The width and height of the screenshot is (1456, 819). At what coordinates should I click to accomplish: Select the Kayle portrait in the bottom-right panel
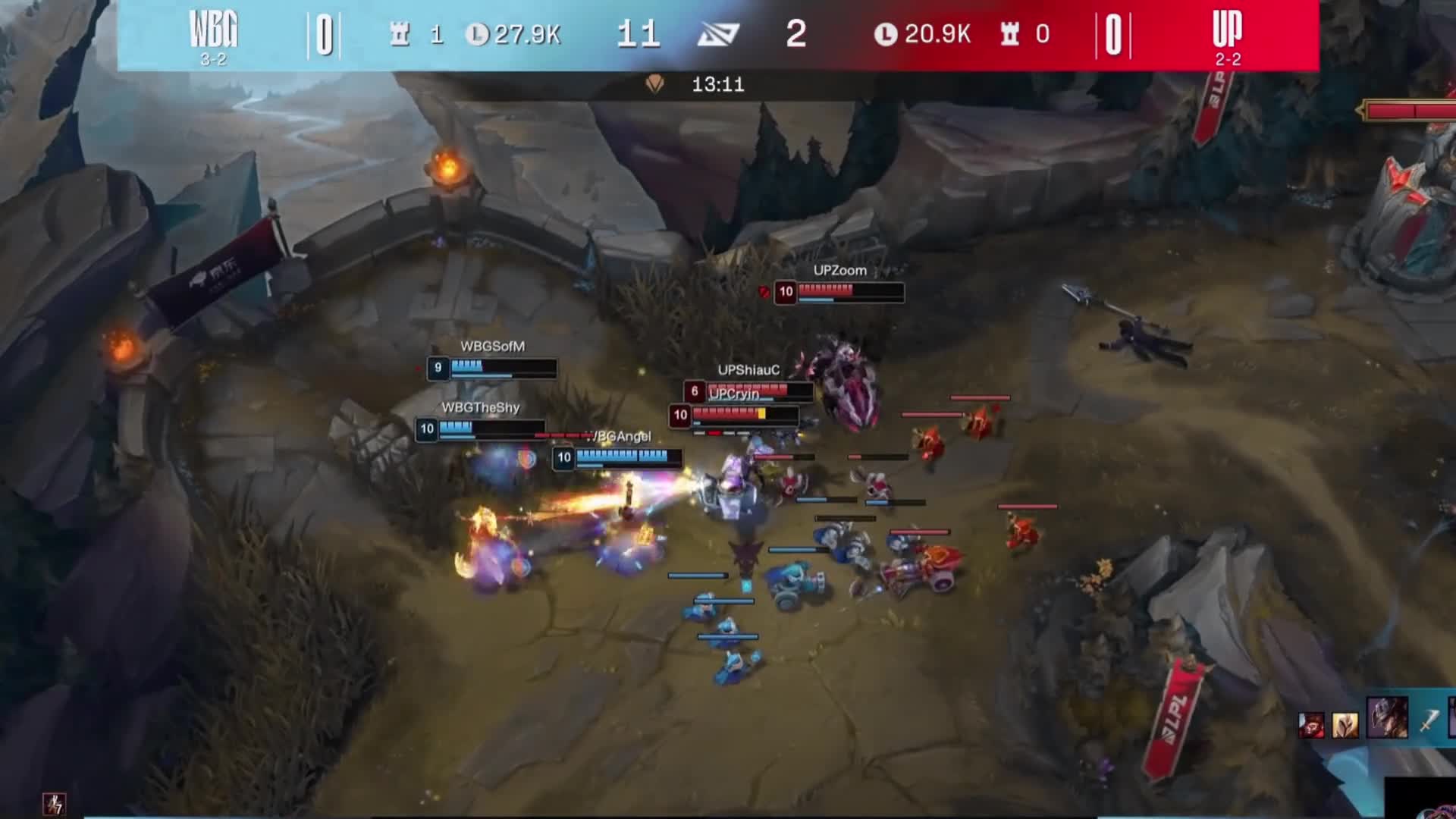tap(1345, 724)
